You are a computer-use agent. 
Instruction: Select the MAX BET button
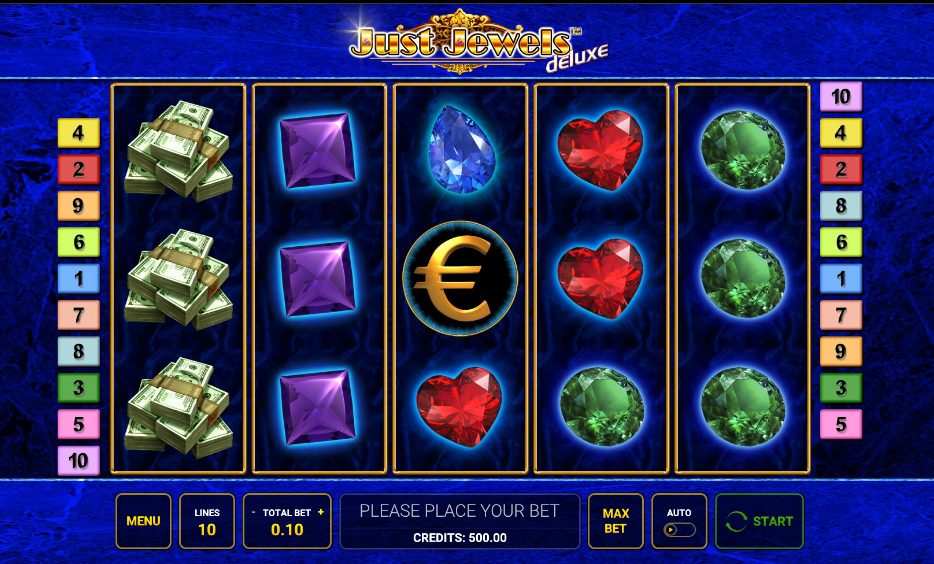click(615, 521)
